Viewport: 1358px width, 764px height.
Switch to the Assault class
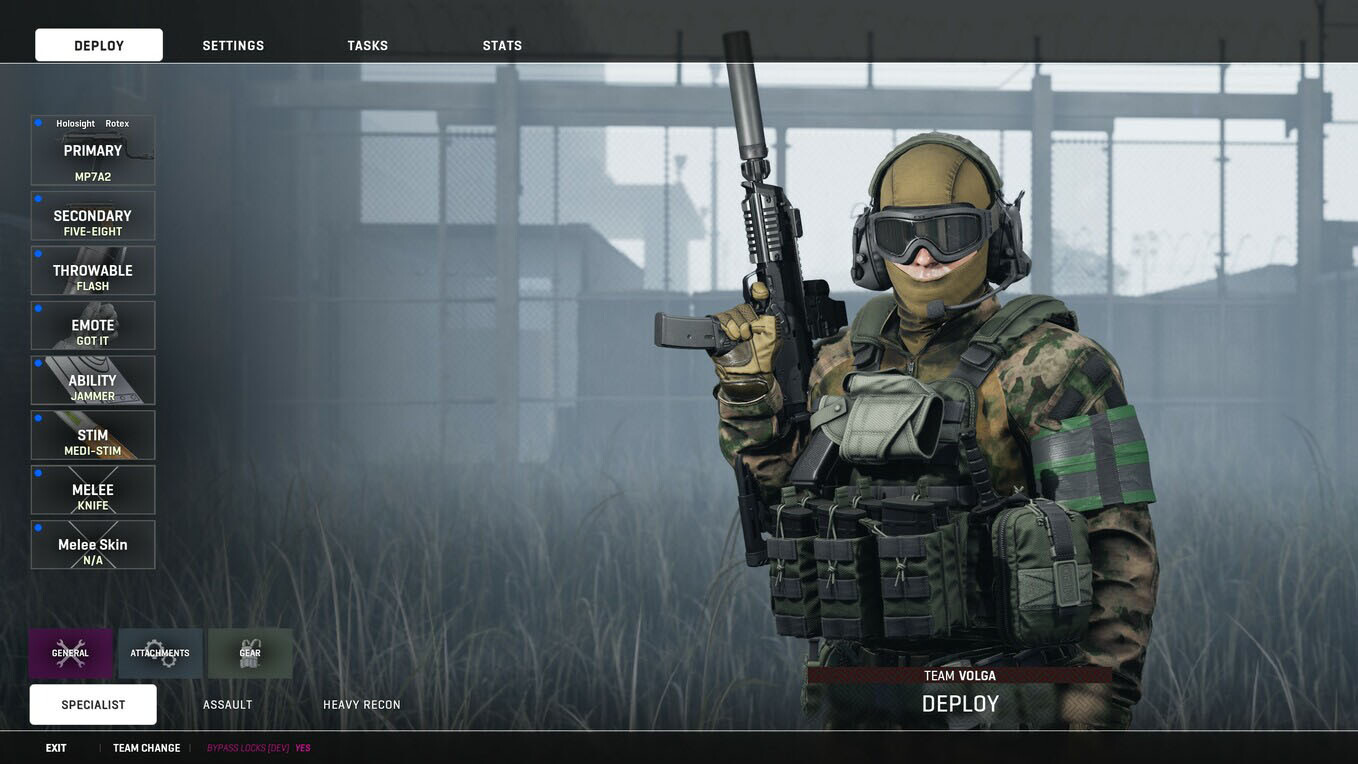point(228,705)
